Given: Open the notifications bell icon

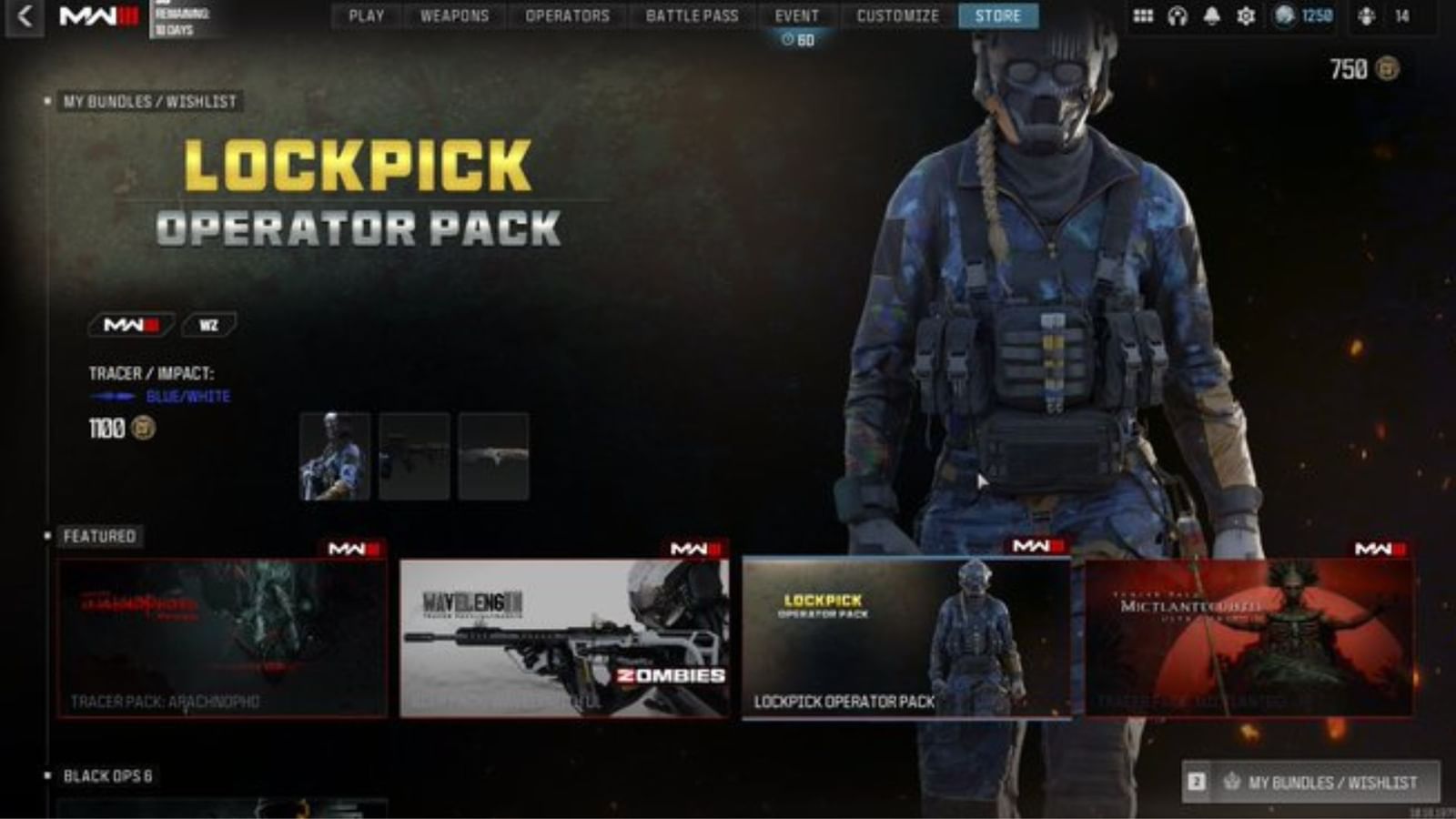Looking at the screenshot, I should point(1213,15).
